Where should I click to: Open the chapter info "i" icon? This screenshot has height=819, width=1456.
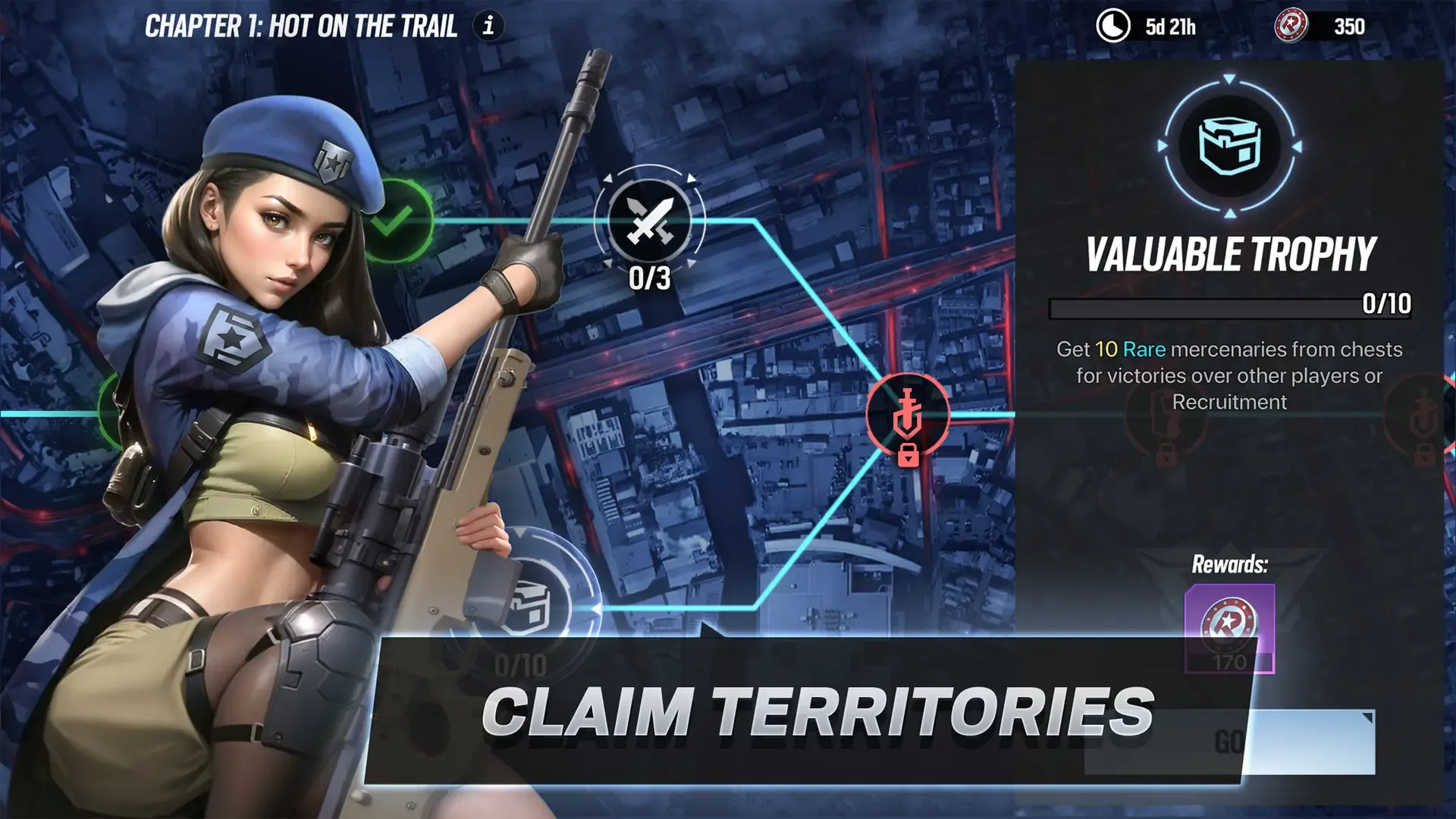(488, 27)
